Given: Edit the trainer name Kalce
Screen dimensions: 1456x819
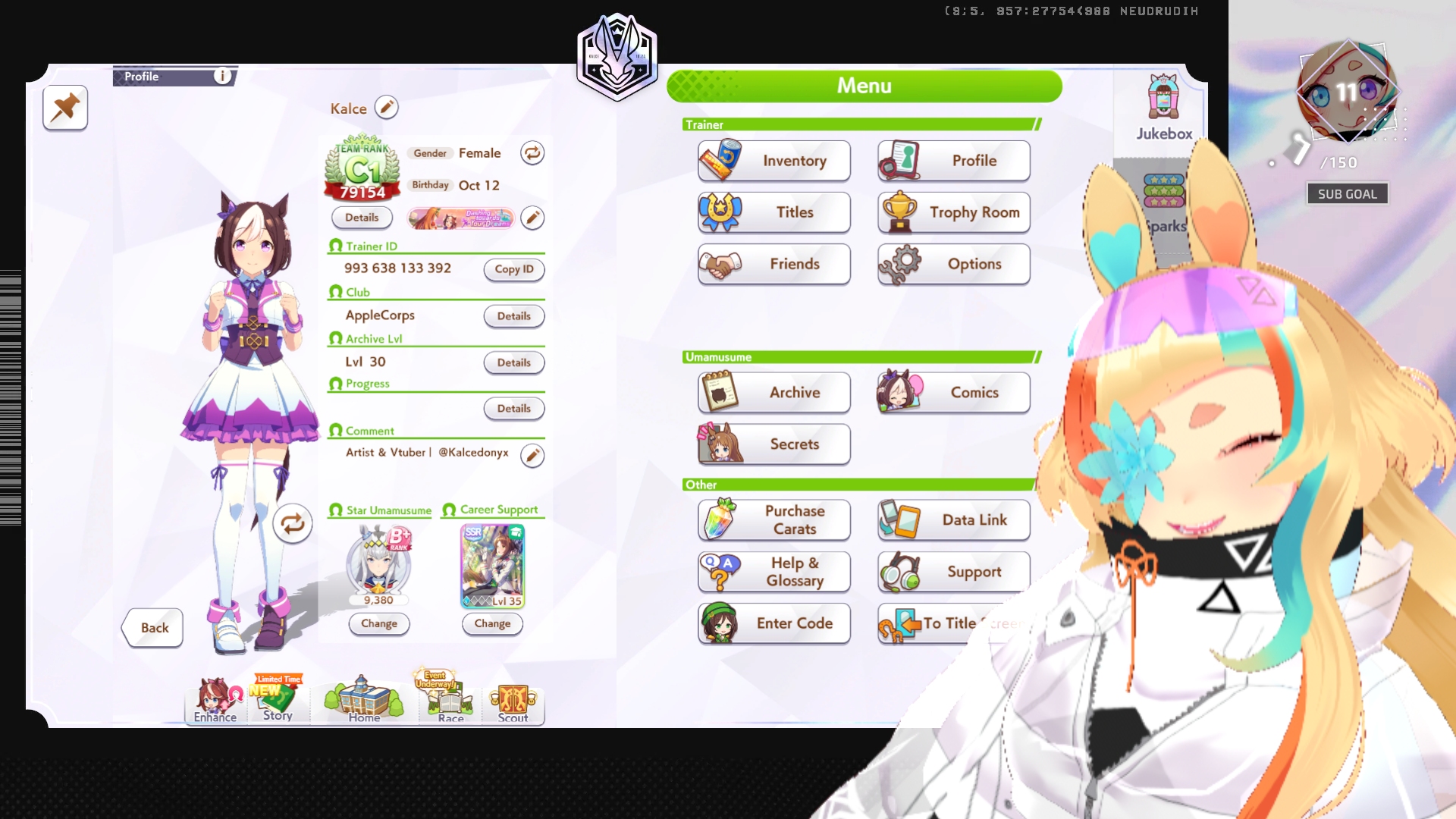Looking at the screenshot, I should coord(386,108).
